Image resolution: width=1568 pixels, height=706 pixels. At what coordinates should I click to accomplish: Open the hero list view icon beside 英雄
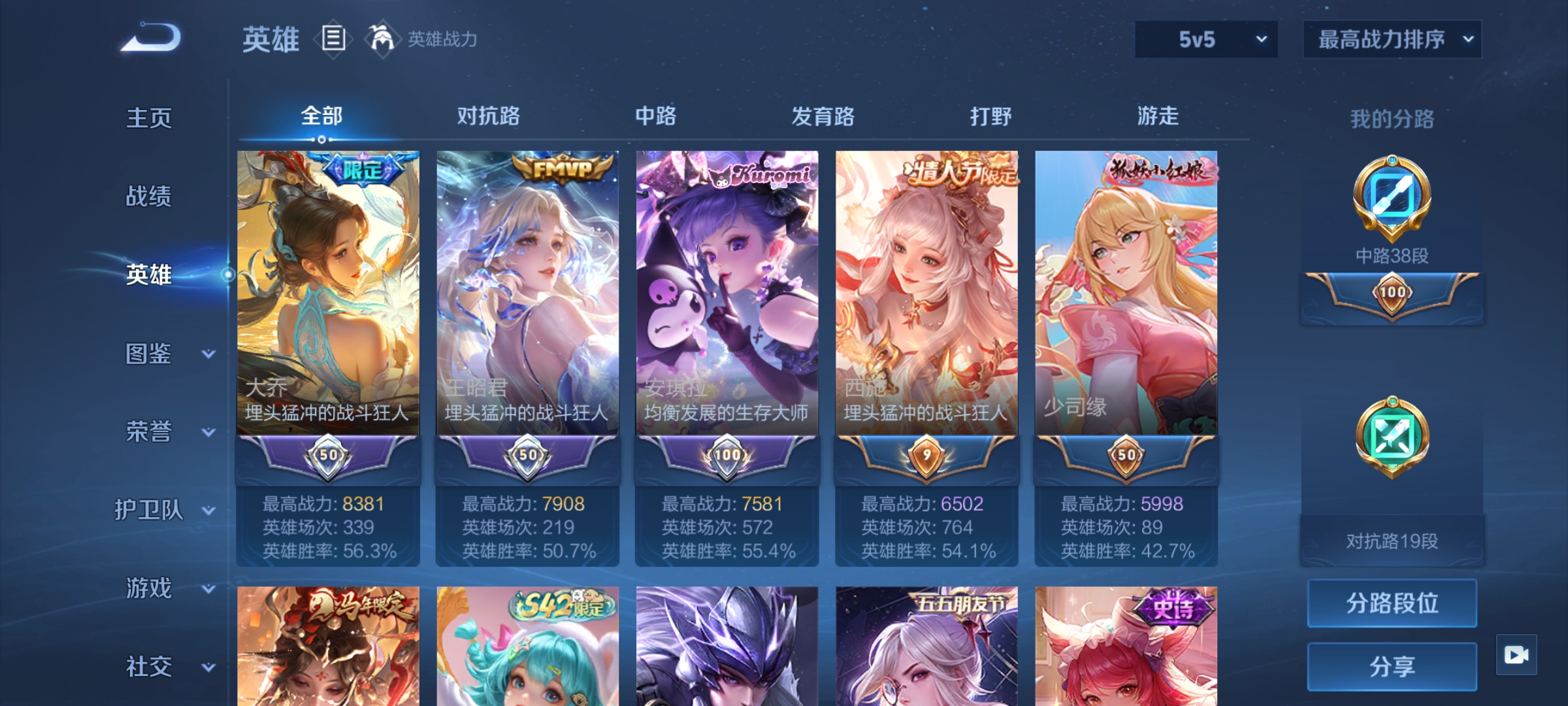[x=333, y=40]
